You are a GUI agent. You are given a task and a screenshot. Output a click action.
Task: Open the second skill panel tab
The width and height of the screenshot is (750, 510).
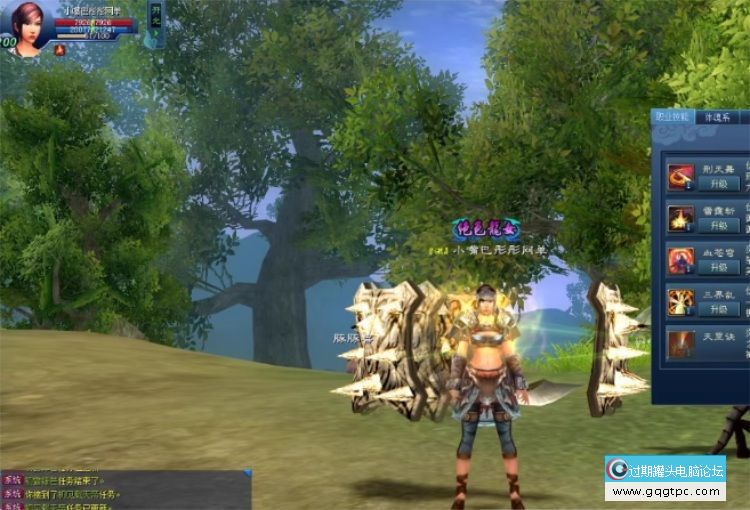[718, 117]
